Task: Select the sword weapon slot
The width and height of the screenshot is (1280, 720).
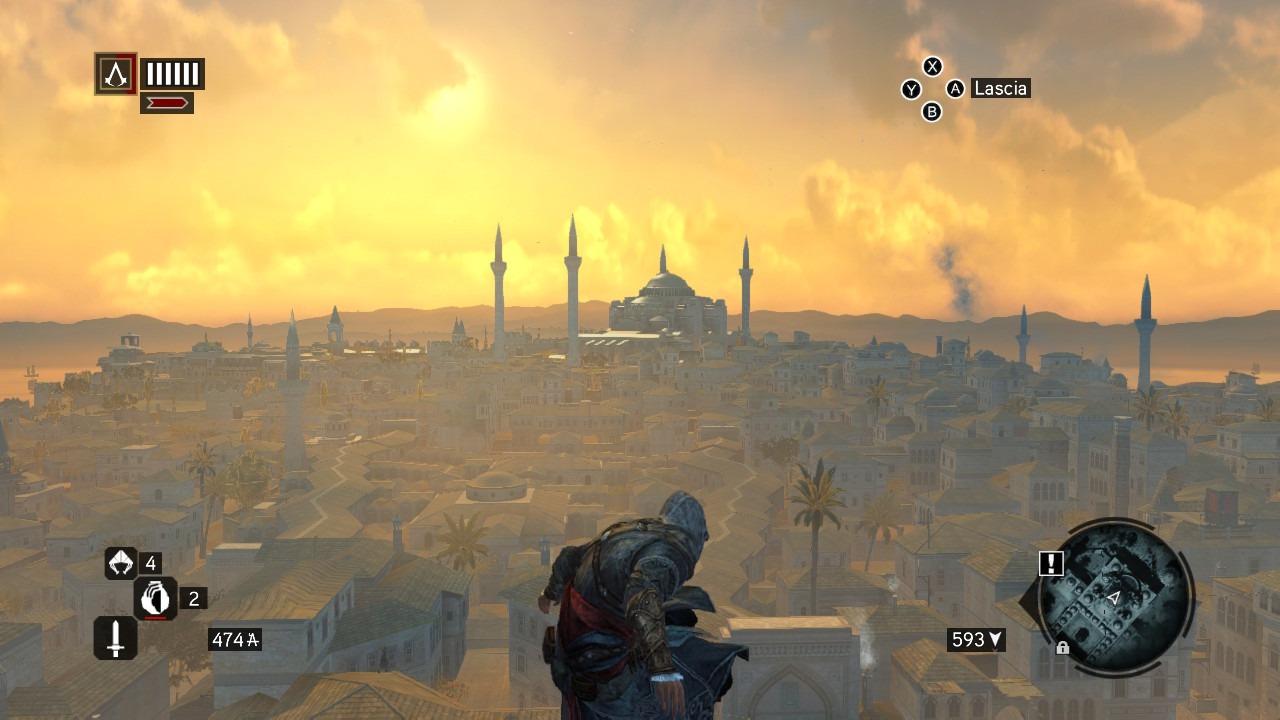Action: [115, 637]
